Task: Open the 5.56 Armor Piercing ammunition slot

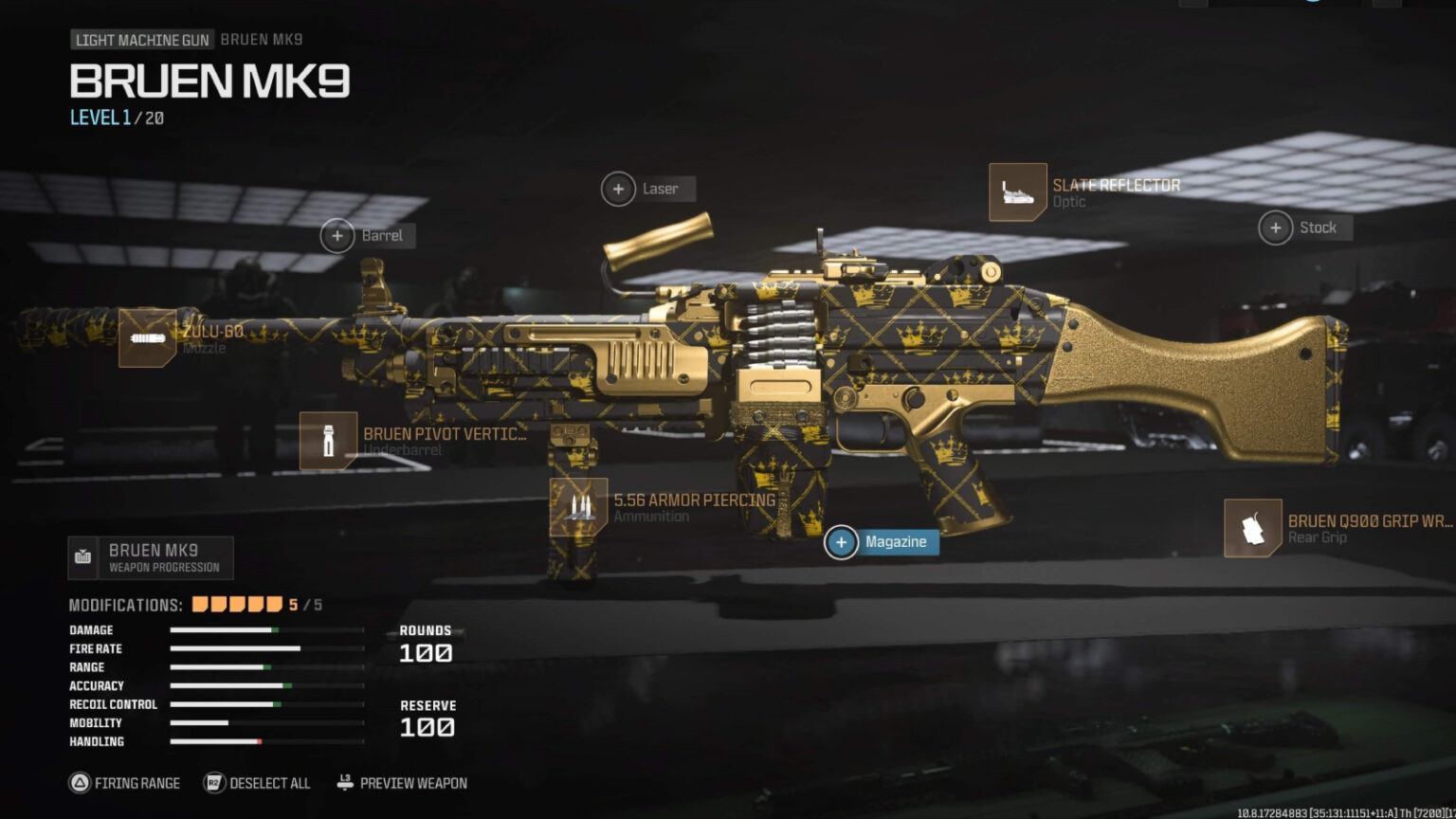Action: (x=578, y=506)
